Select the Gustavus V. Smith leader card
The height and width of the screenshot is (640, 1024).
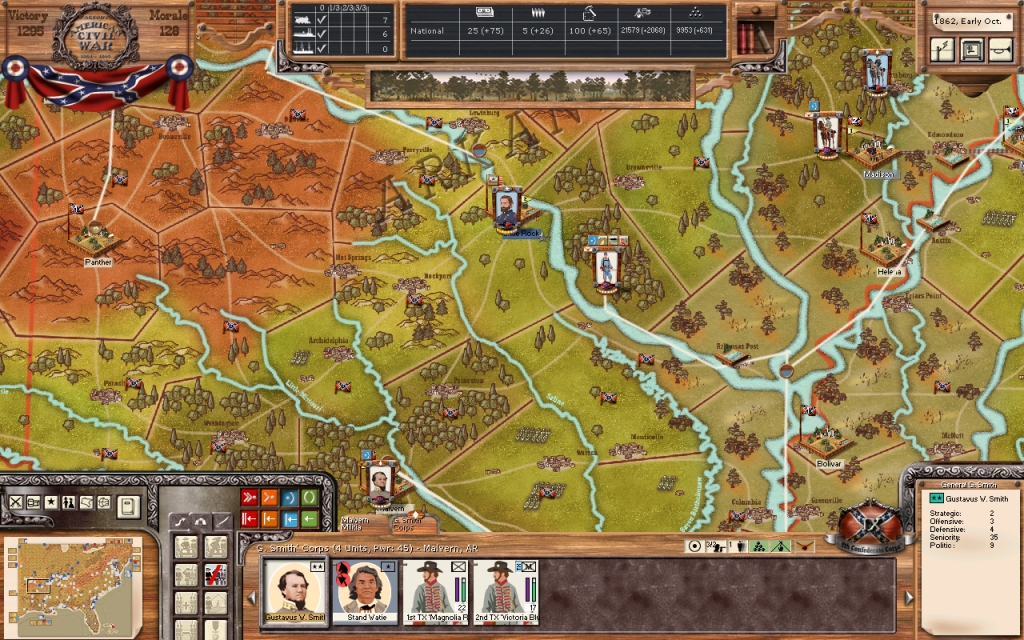pos(296,588)
